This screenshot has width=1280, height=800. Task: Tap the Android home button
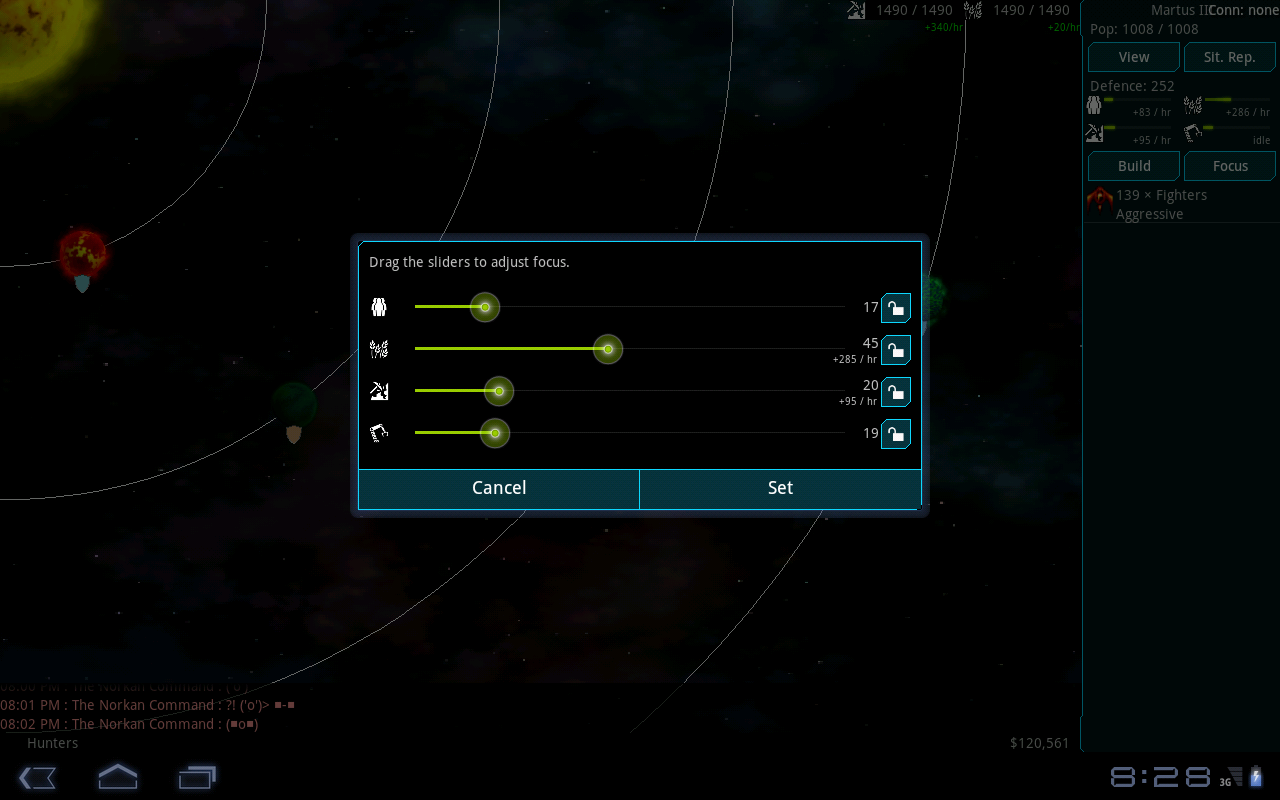(117, 777)
